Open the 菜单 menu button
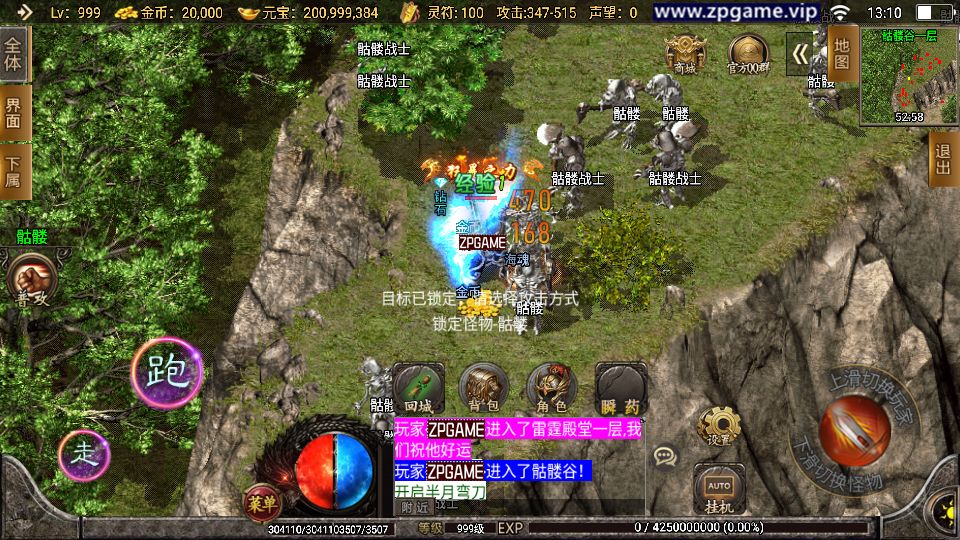Image resolution: width=960 pixels, height=540 pixels. 257,501
